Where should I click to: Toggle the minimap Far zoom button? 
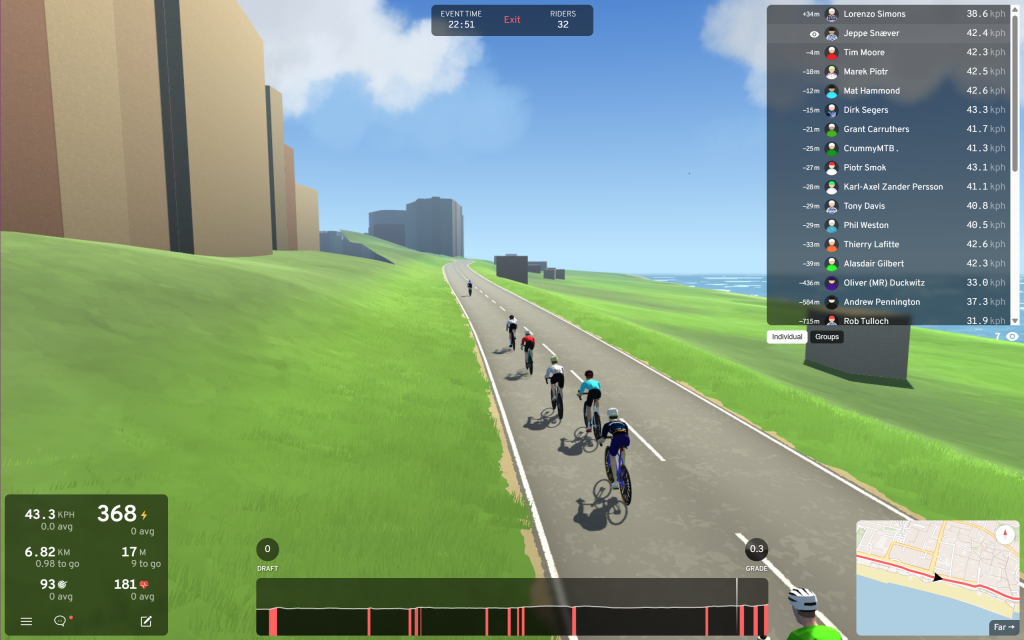1003,628
